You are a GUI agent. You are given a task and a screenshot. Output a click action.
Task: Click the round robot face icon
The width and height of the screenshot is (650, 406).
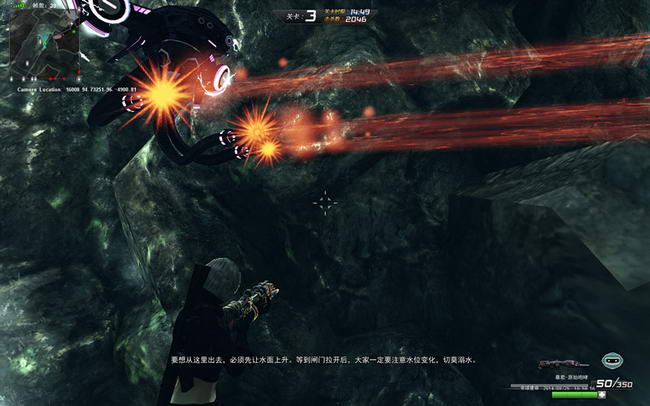[x=612, y=361]
